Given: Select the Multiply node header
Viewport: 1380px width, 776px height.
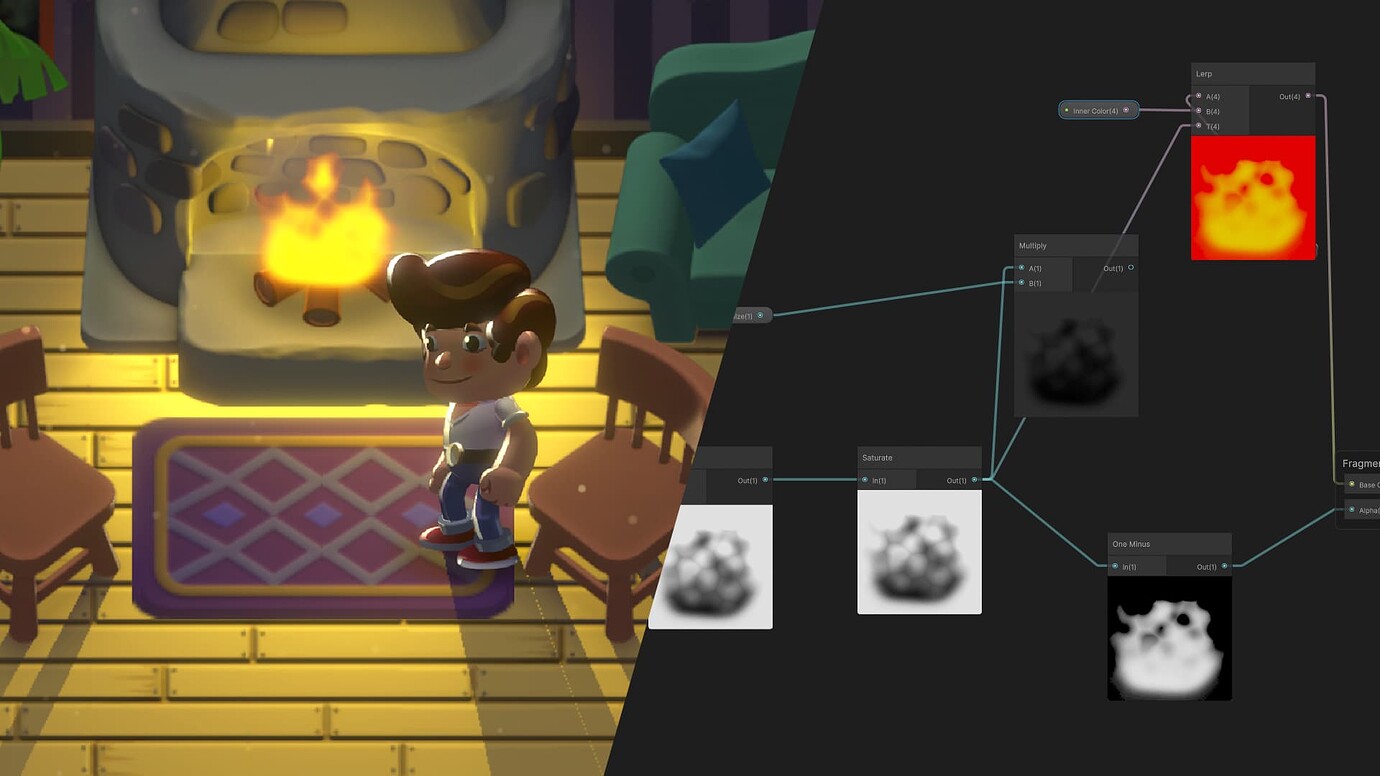Looking at the screenshot, I should point(1060,245).
